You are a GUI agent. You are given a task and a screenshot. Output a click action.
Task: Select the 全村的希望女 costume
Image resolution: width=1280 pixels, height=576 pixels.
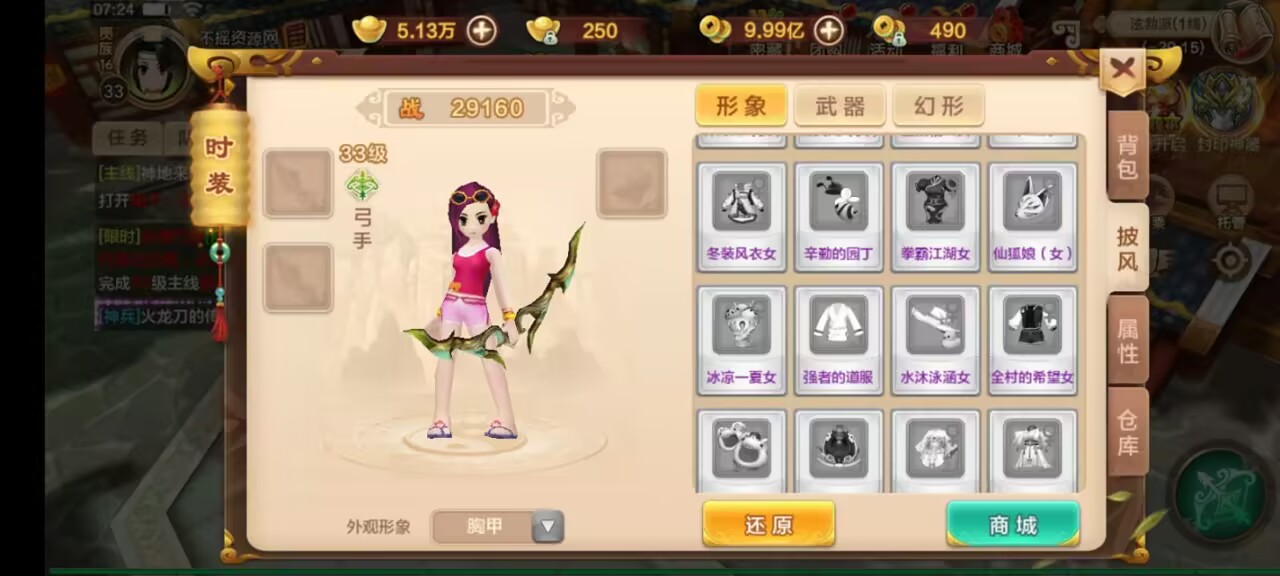1033,340
